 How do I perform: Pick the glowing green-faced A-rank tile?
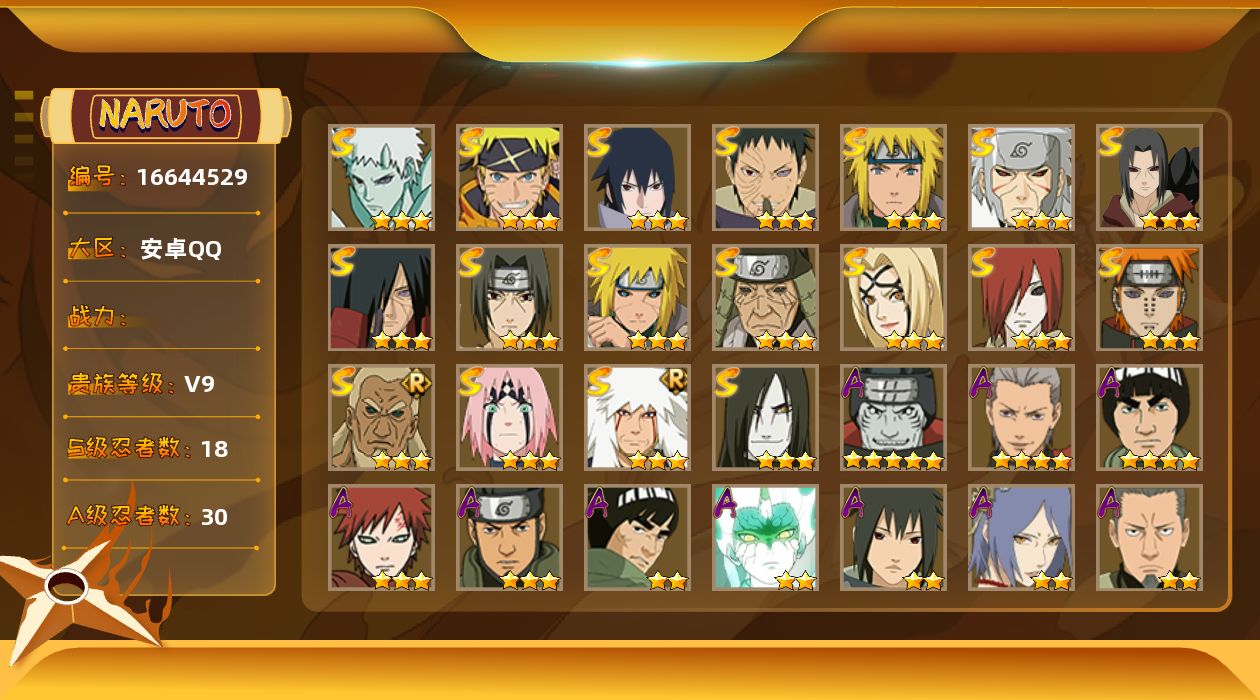coord(765,537)
